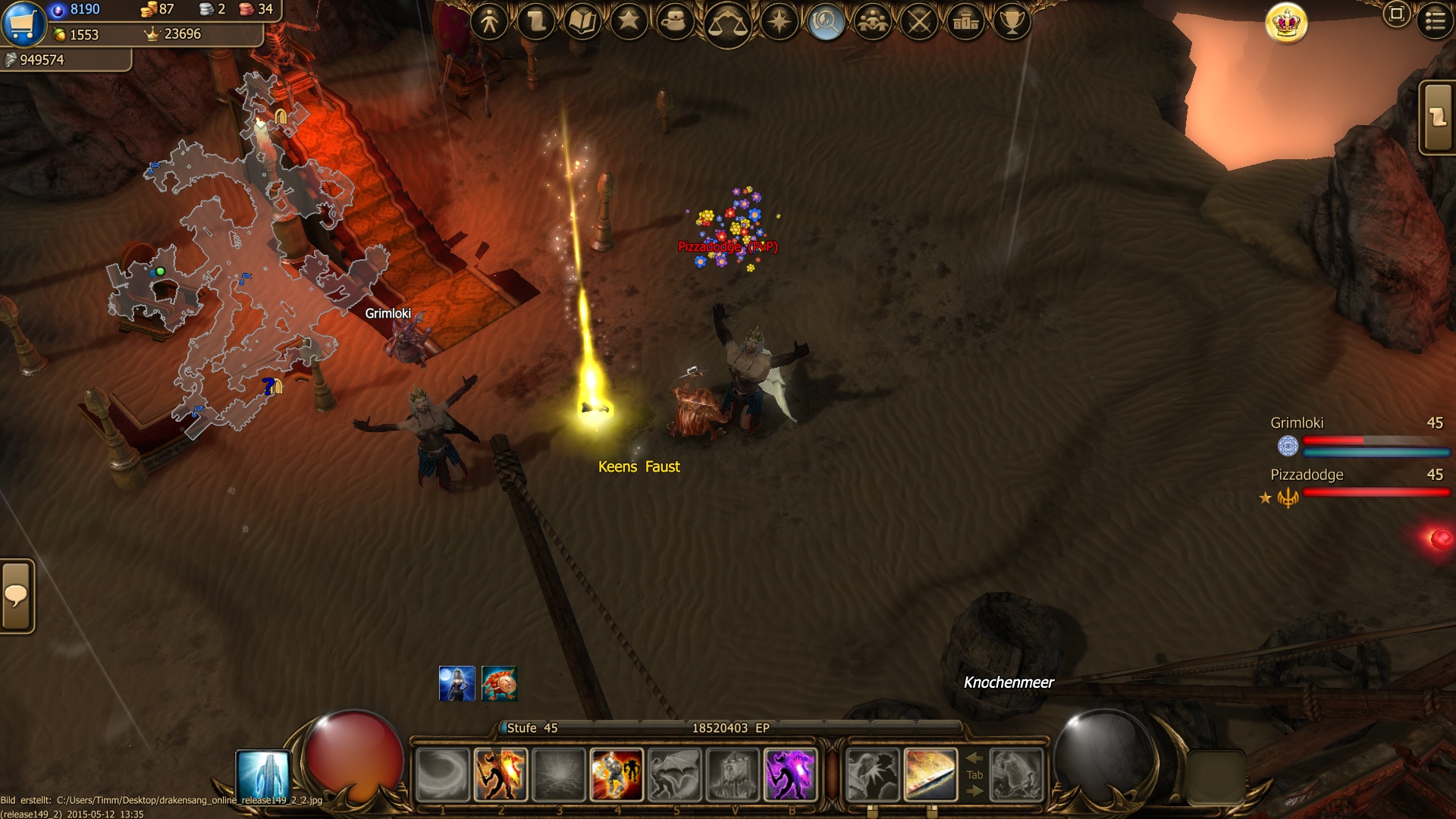Open the trophy achievements icon
The image size is (1456, 819).
[x=1012, y=21]
